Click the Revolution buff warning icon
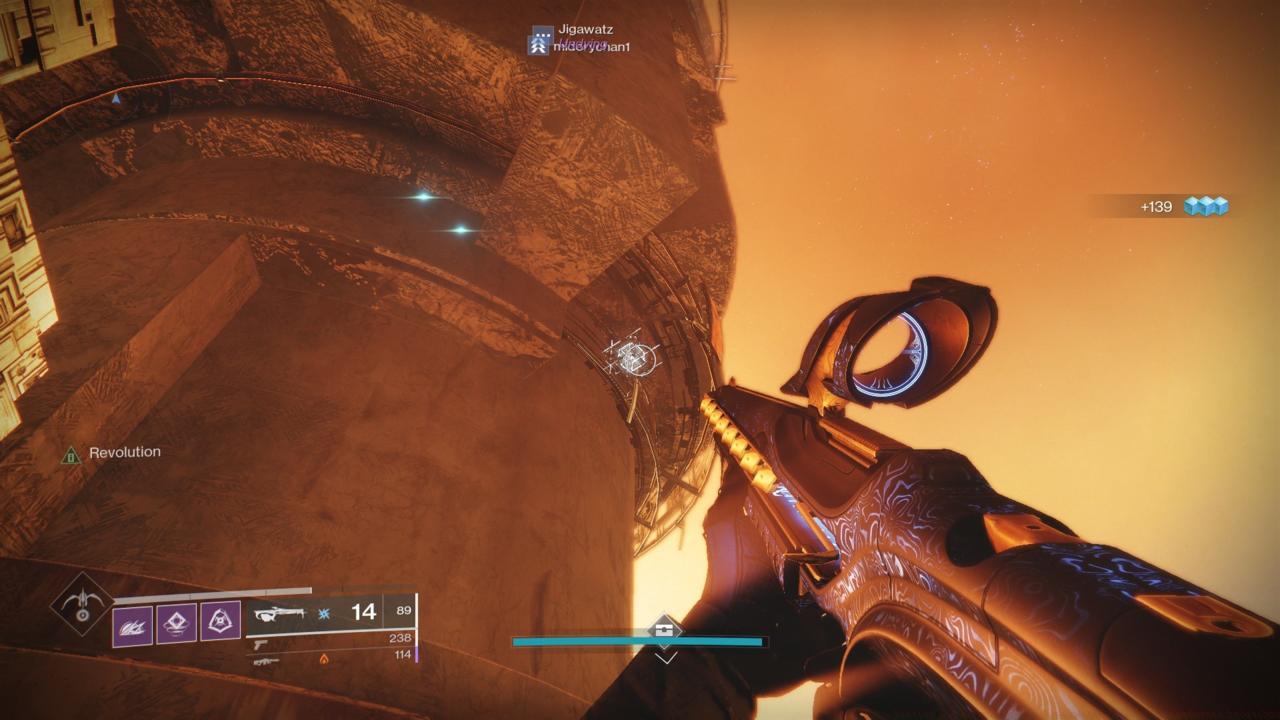The height and width of the screenshot is (720, 1280). (74, 451)
